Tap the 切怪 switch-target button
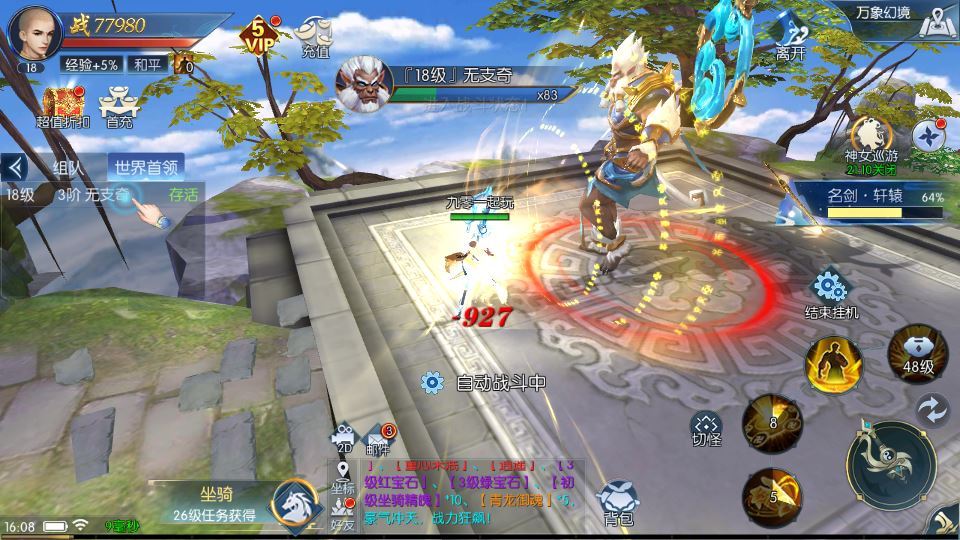 tap(707, 427)
